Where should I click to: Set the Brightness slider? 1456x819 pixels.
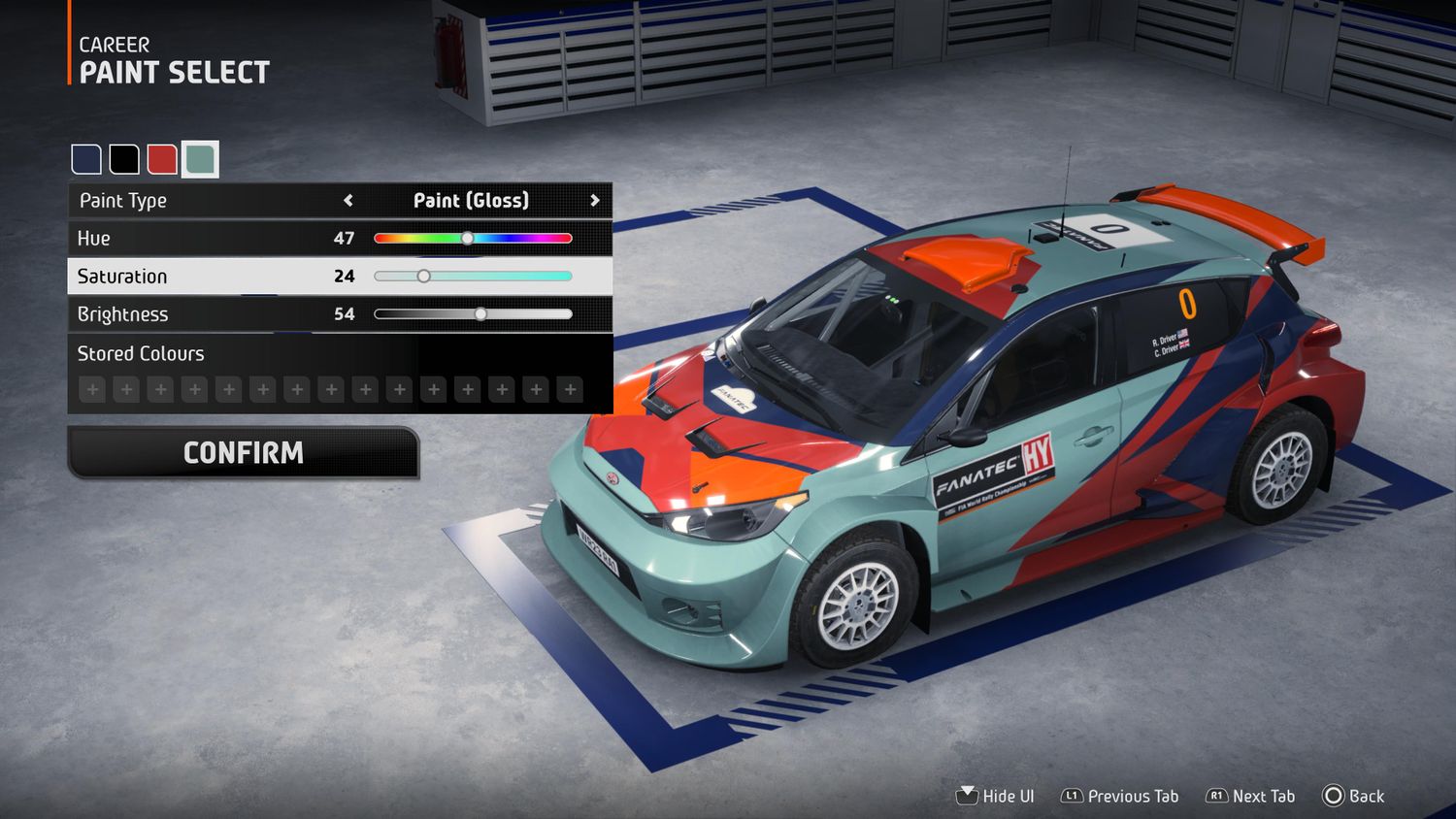coord(473,314)
